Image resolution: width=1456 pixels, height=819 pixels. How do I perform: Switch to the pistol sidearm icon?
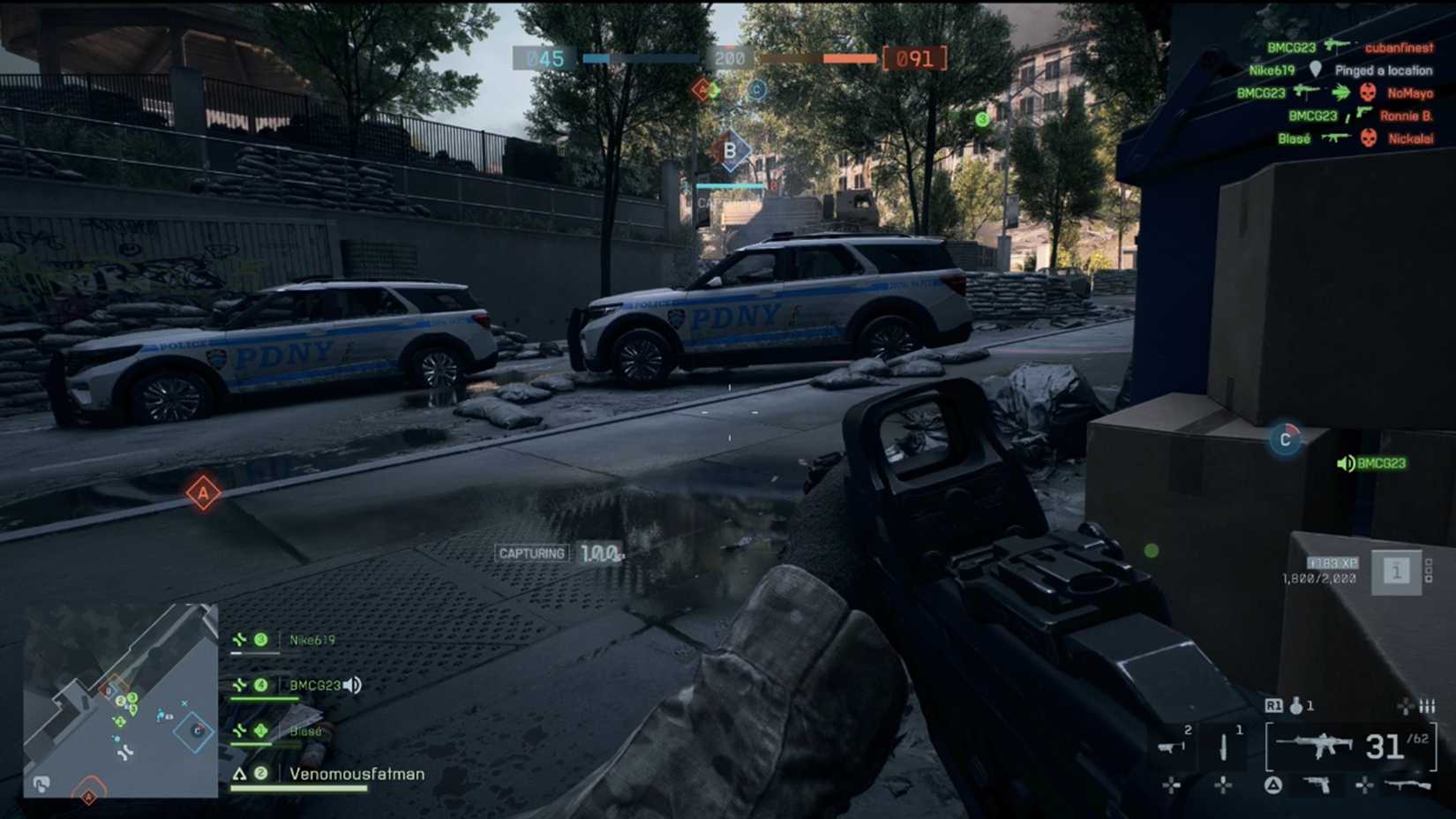1317,784
